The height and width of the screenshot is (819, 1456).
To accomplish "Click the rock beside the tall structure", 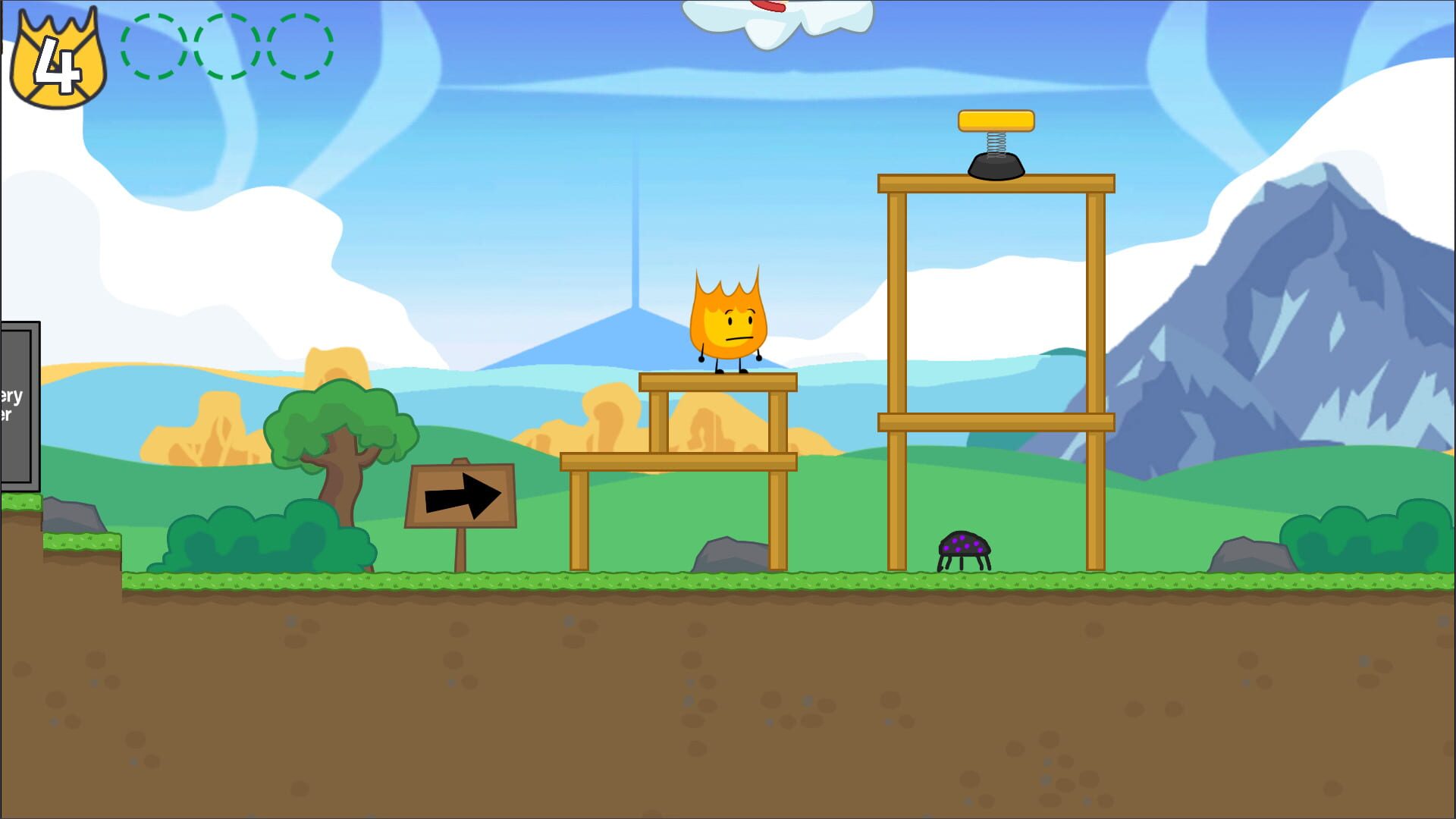I will point(730,552).
